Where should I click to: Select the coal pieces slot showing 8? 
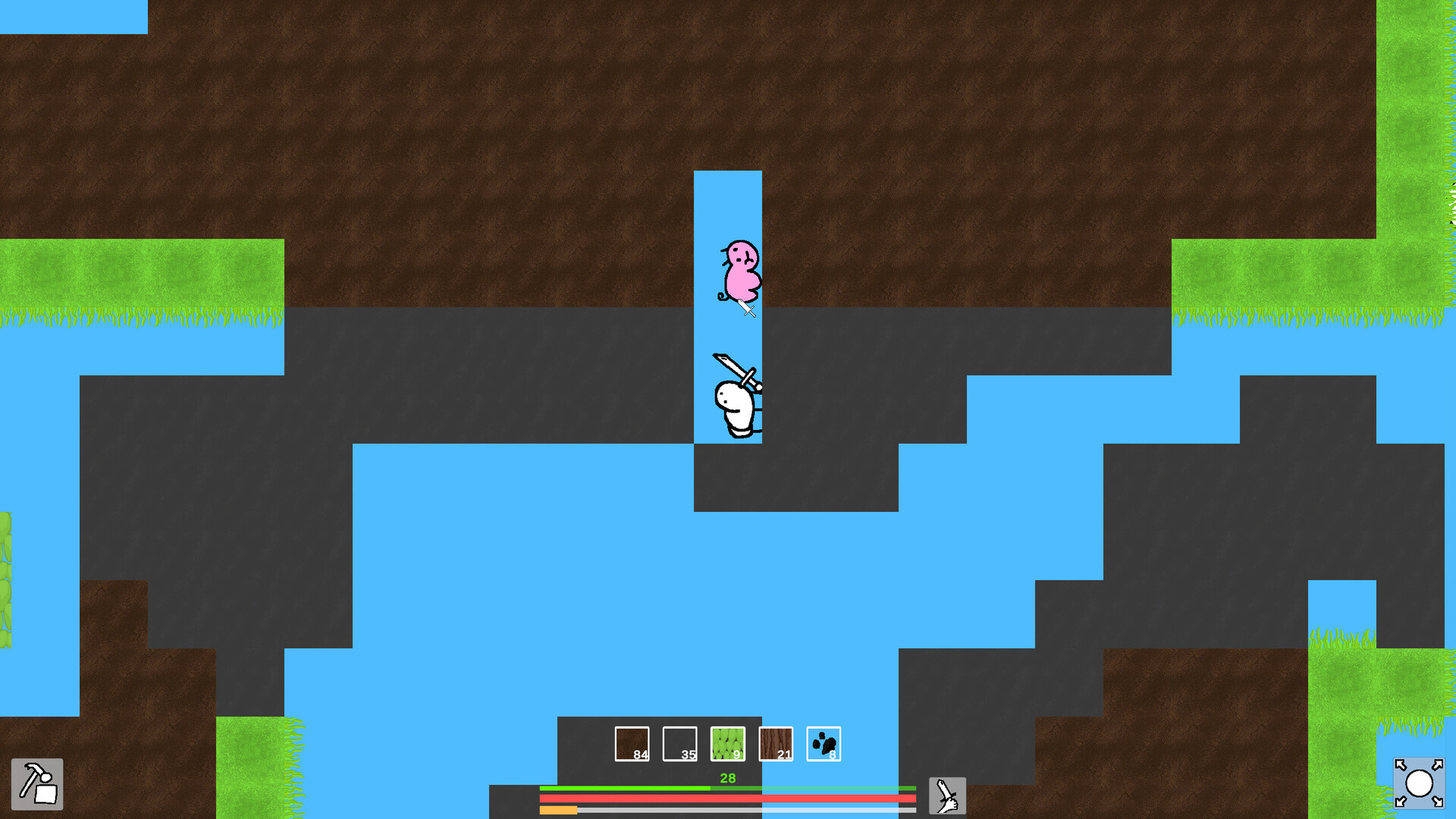pyautogui.click(x=824, y=745)
